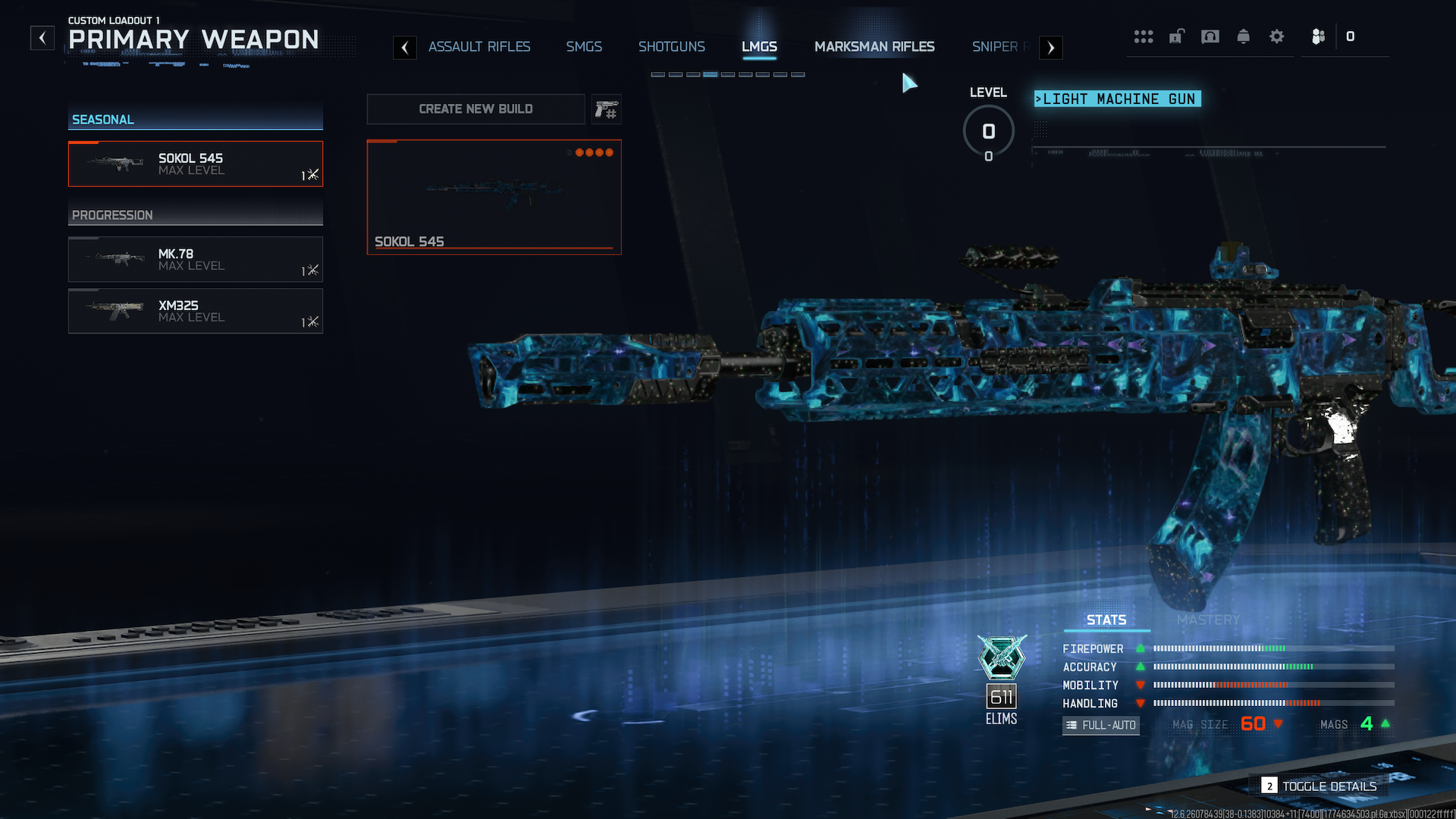Pick the MK.78 light machine gun

[x=196, y=259]
